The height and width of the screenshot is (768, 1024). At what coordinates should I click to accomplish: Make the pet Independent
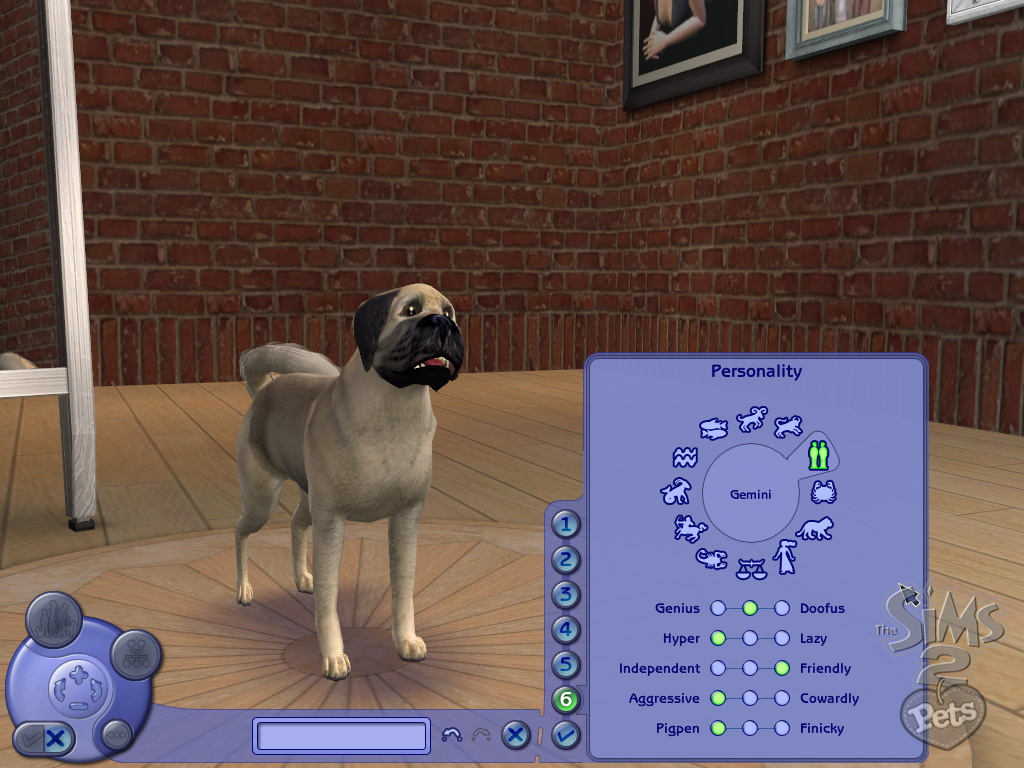pos(718,668)
